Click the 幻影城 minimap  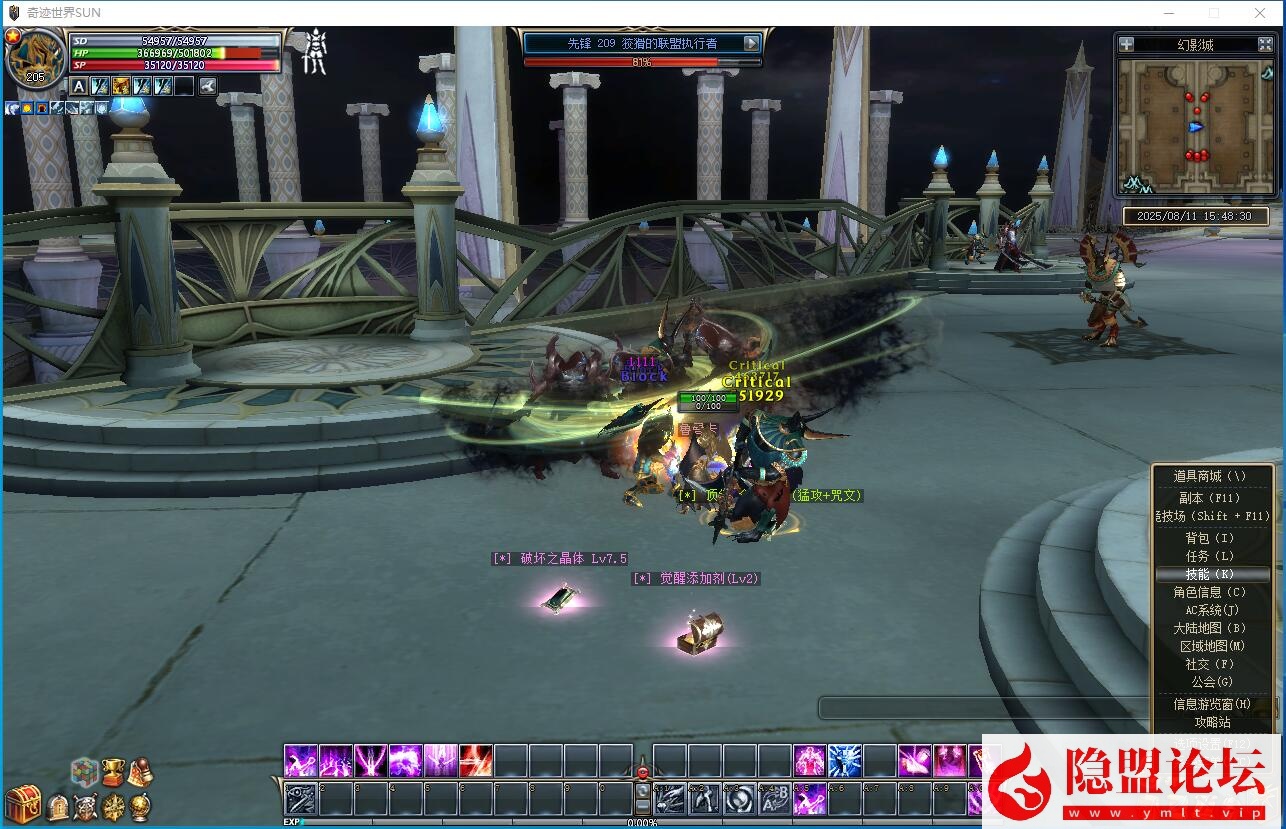click(x=1195, y=126)
